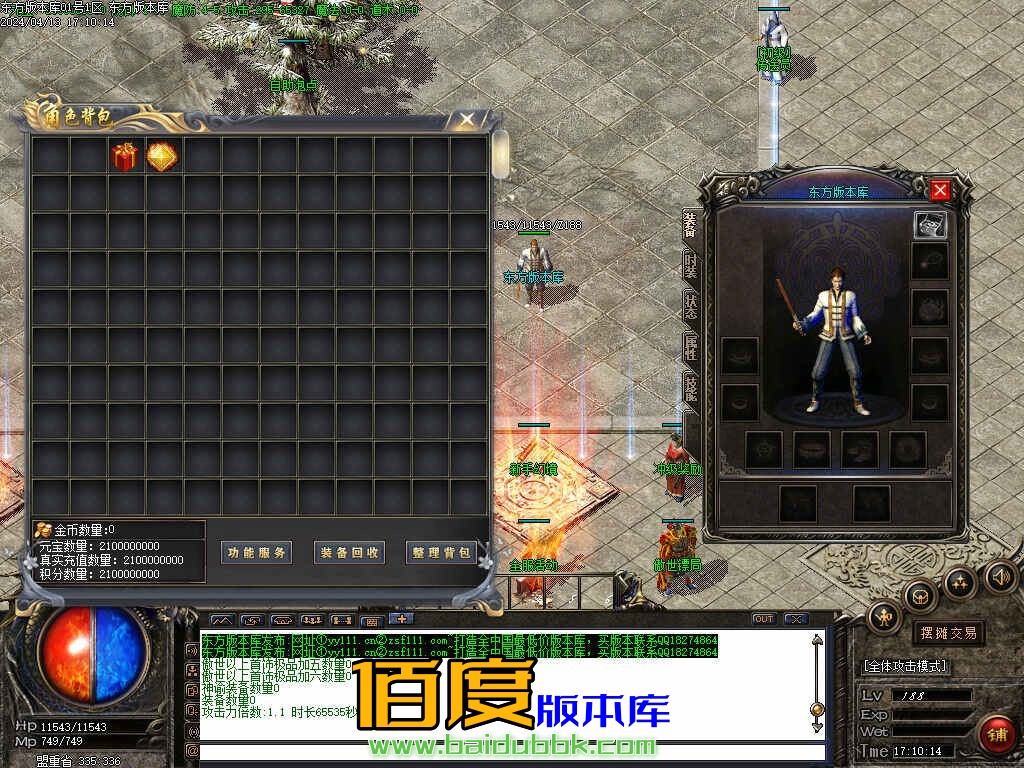Show the 属性 attributes tab
The height and width of the screenshot is (768, 1024).
coord(691,347)
